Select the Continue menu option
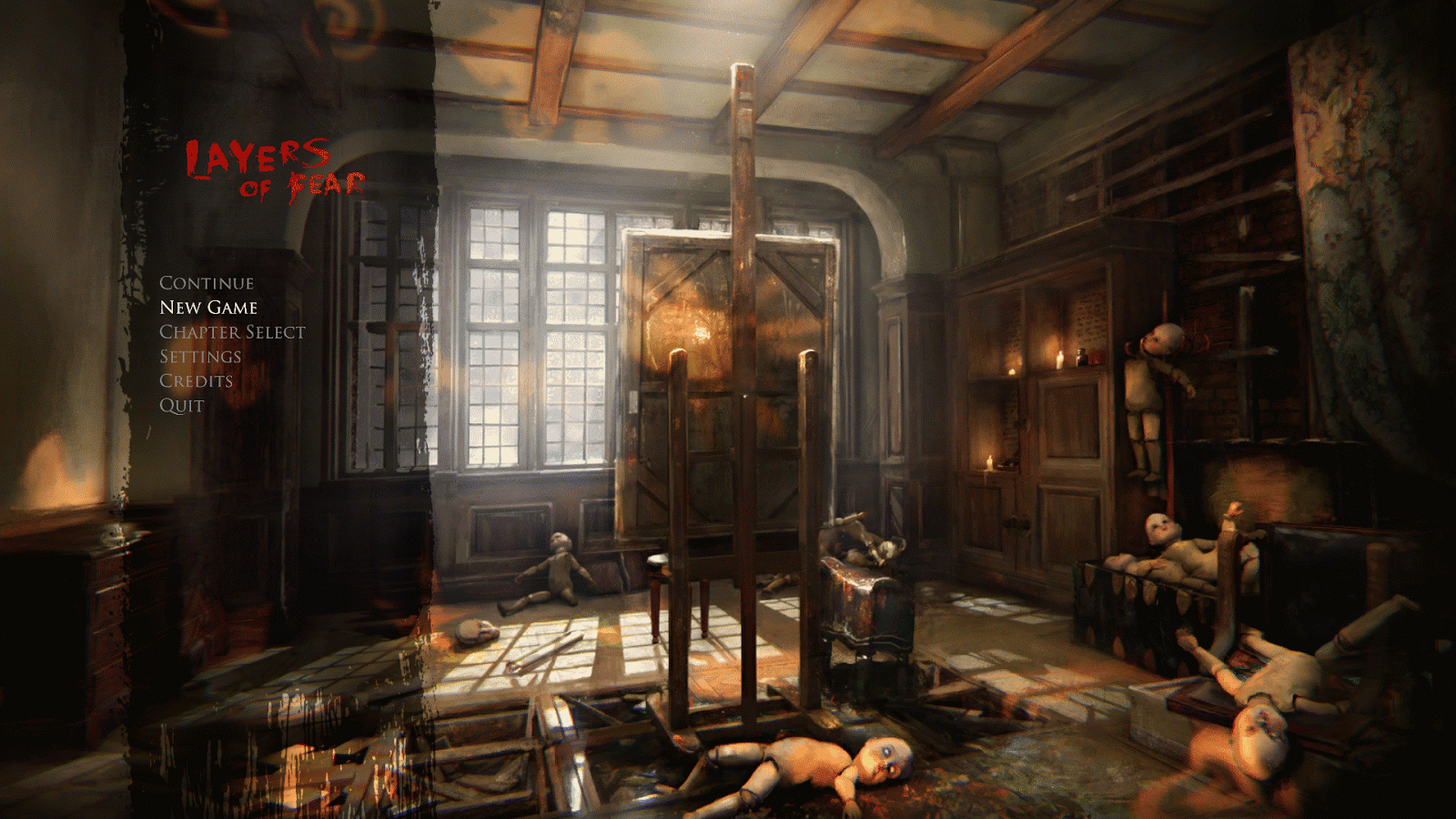The image size is (1456, 819). [206, 283]
